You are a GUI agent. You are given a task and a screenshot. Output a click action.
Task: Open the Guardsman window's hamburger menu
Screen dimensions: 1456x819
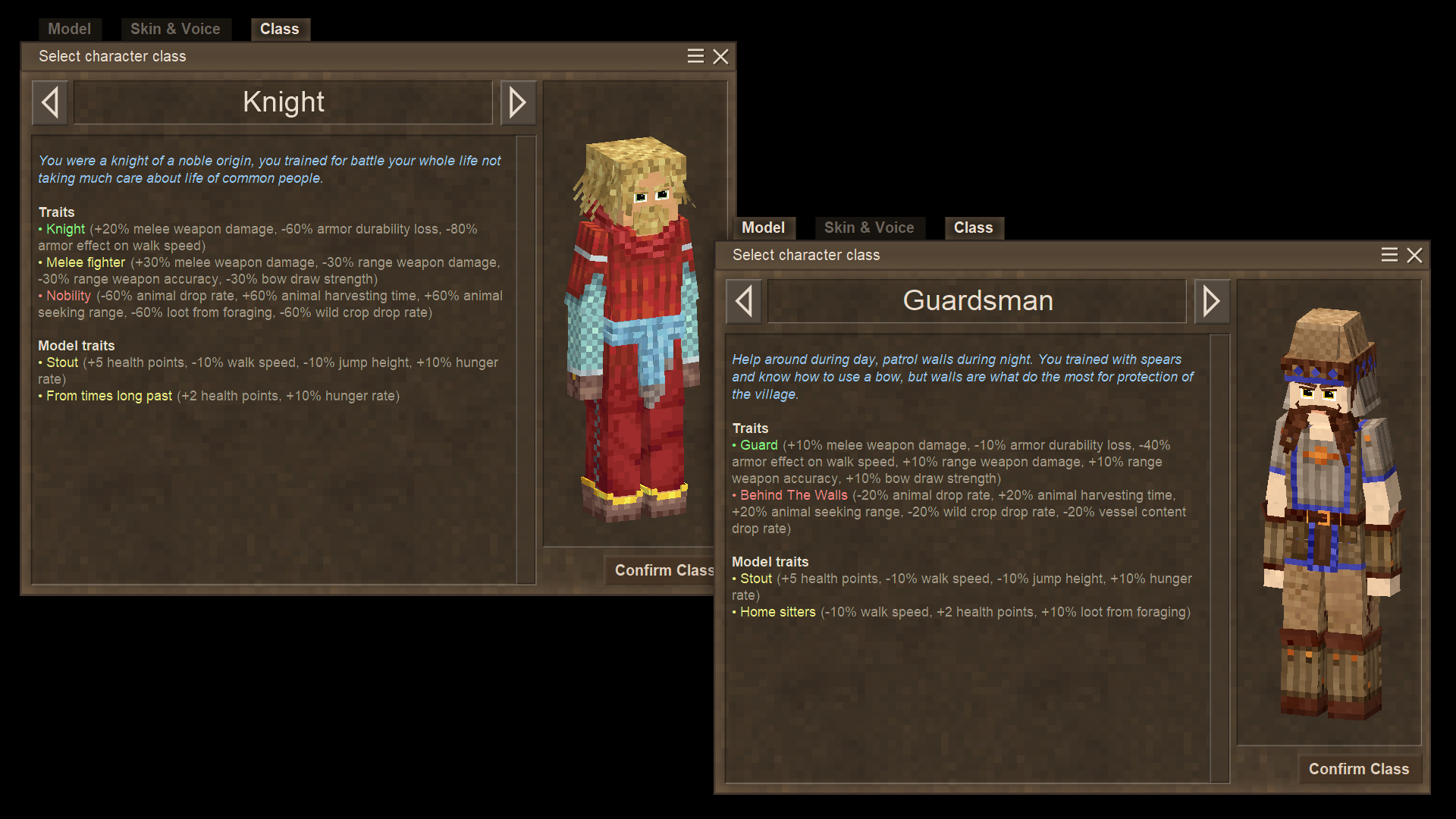coord(1389,255)
